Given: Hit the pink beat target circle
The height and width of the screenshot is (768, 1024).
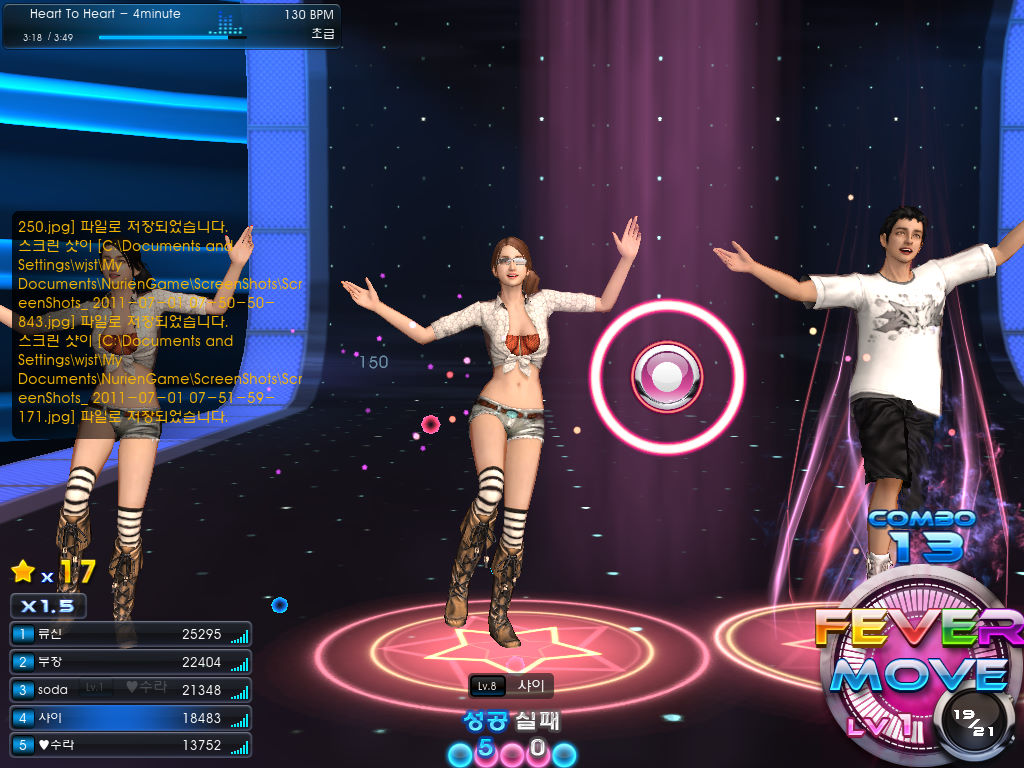Looking at the screenshot, I should [667, 376].
